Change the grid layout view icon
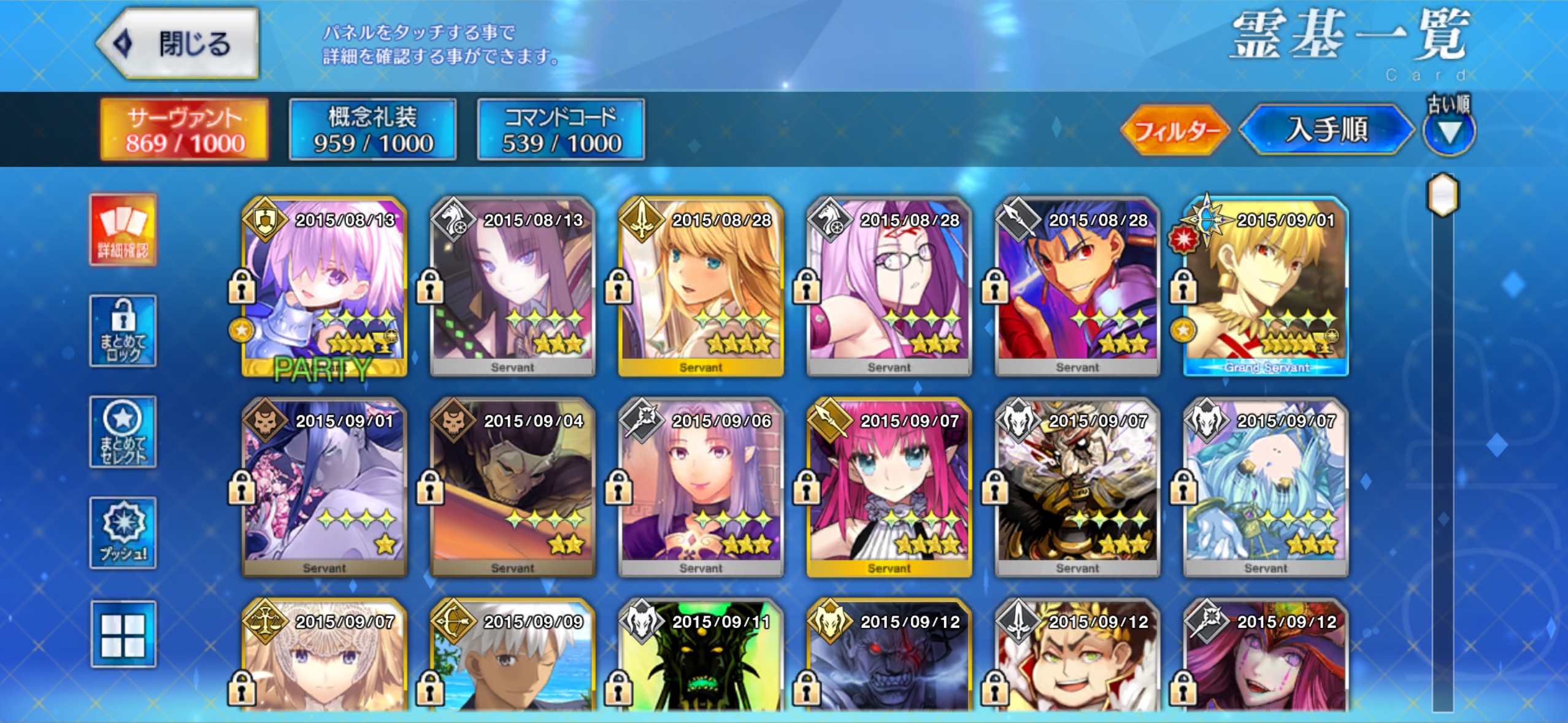The image size is (1568, 723). point(123,634)
